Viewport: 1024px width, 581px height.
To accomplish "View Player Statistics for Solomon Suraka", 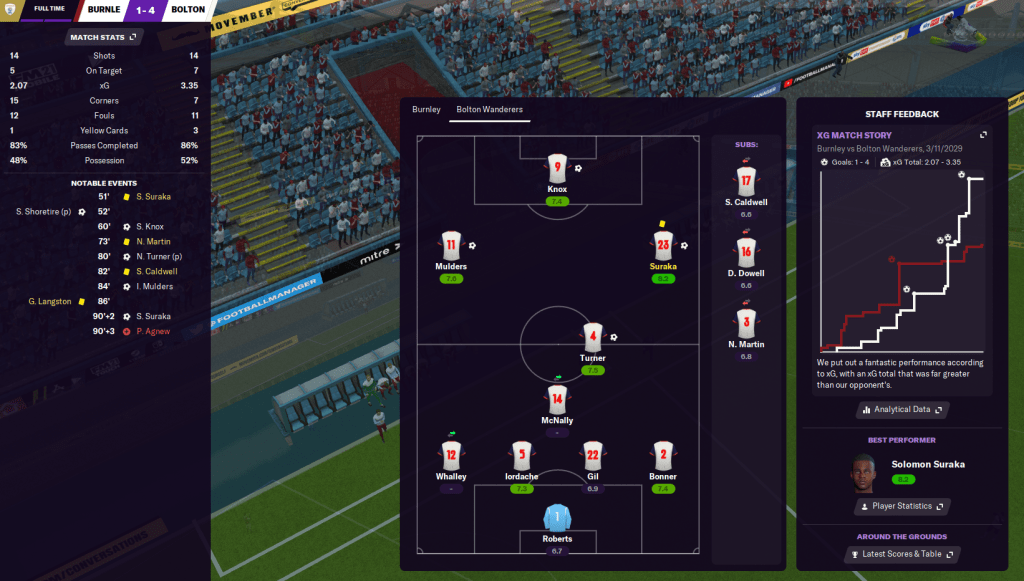I will (x=902, y=507).
